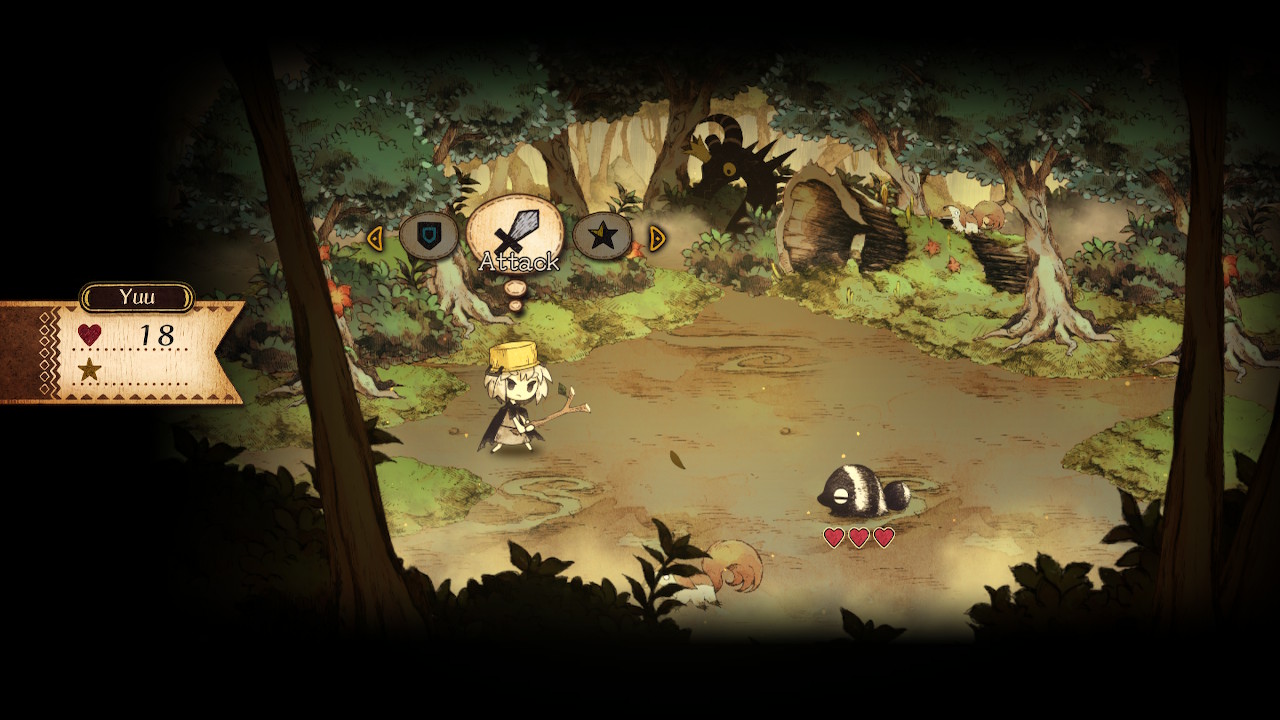Toggle the shield command to defensive stance
The image size is (1280, 720).
(431, 238)
